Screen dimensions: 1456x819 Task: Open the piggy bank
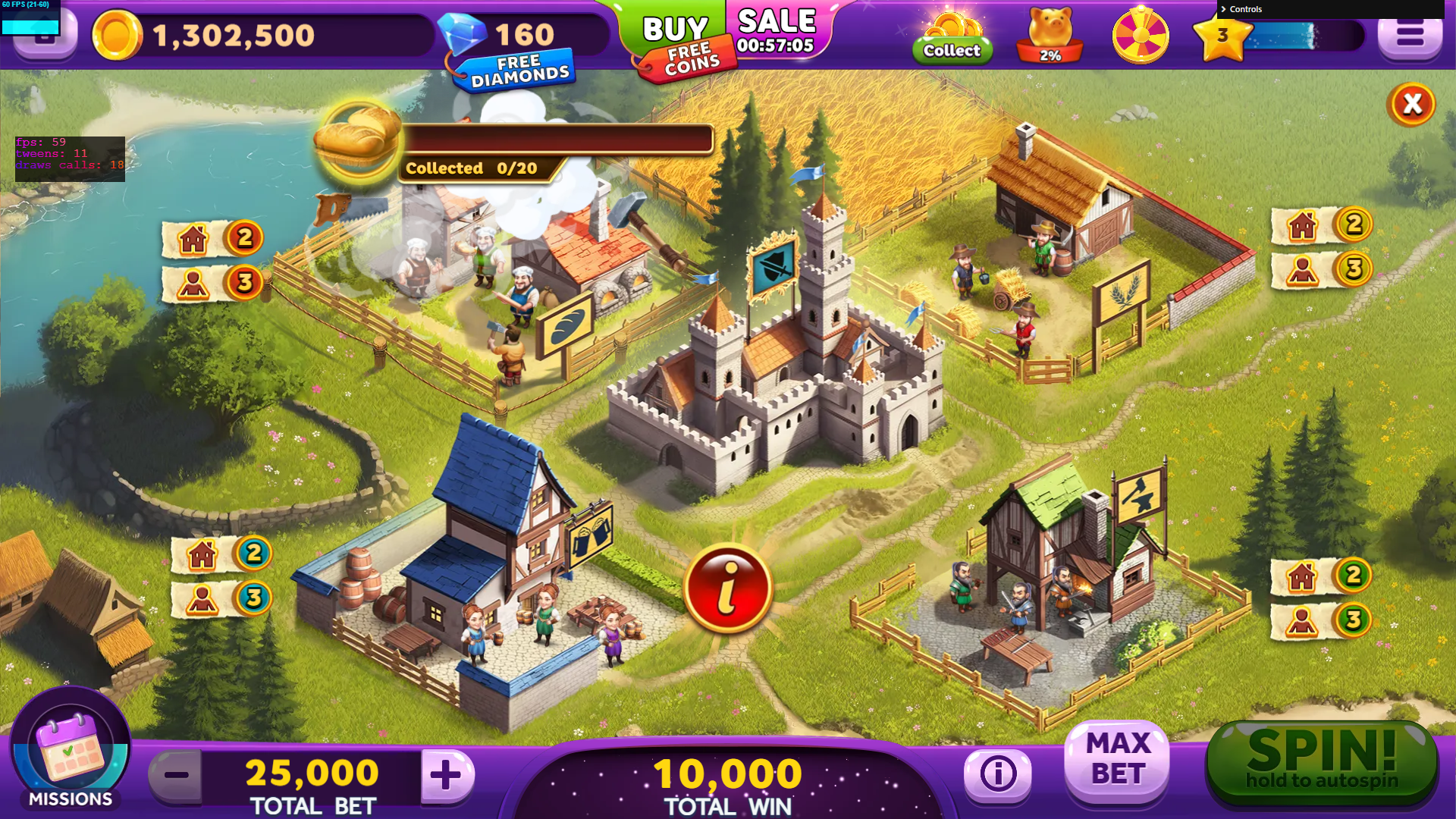click(x=1050, y=35)
